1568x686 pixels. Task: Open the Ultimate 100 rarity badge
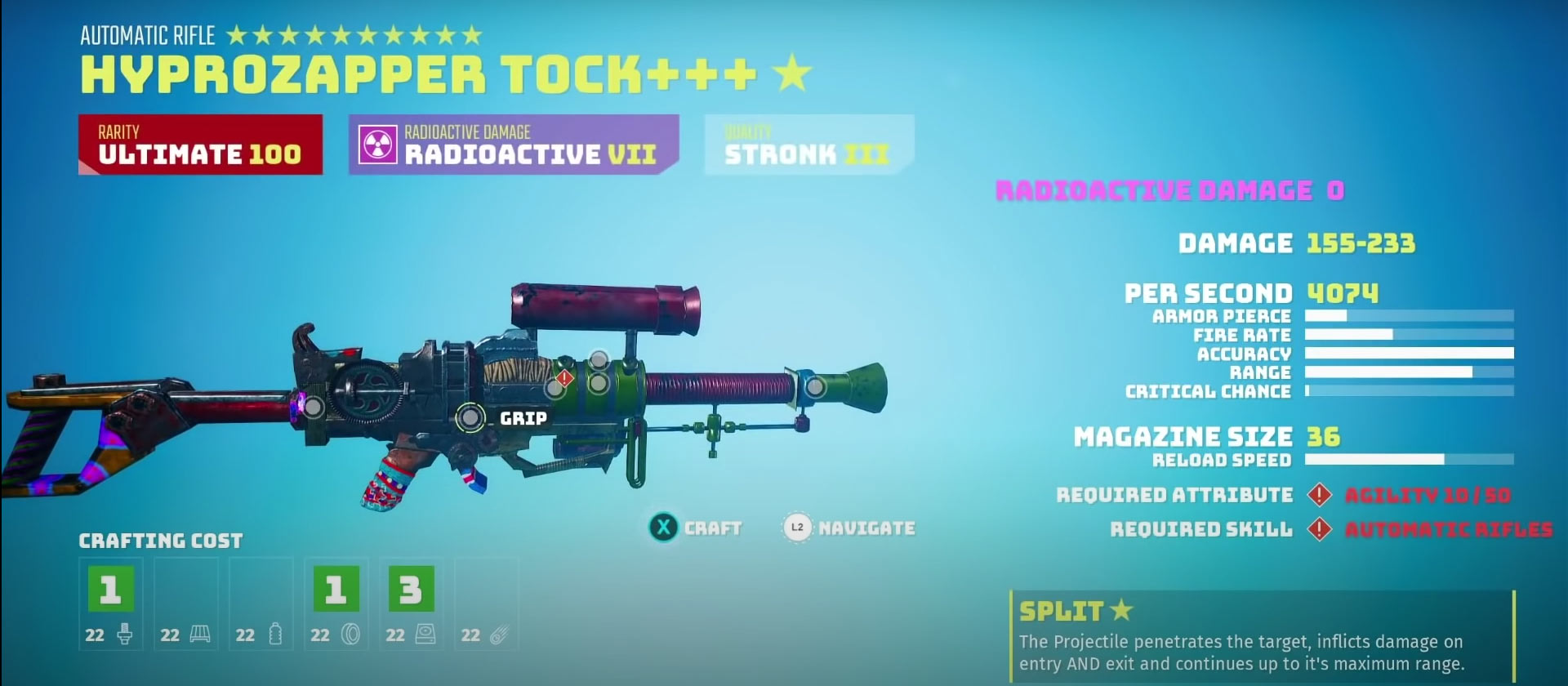coord(200,145)
